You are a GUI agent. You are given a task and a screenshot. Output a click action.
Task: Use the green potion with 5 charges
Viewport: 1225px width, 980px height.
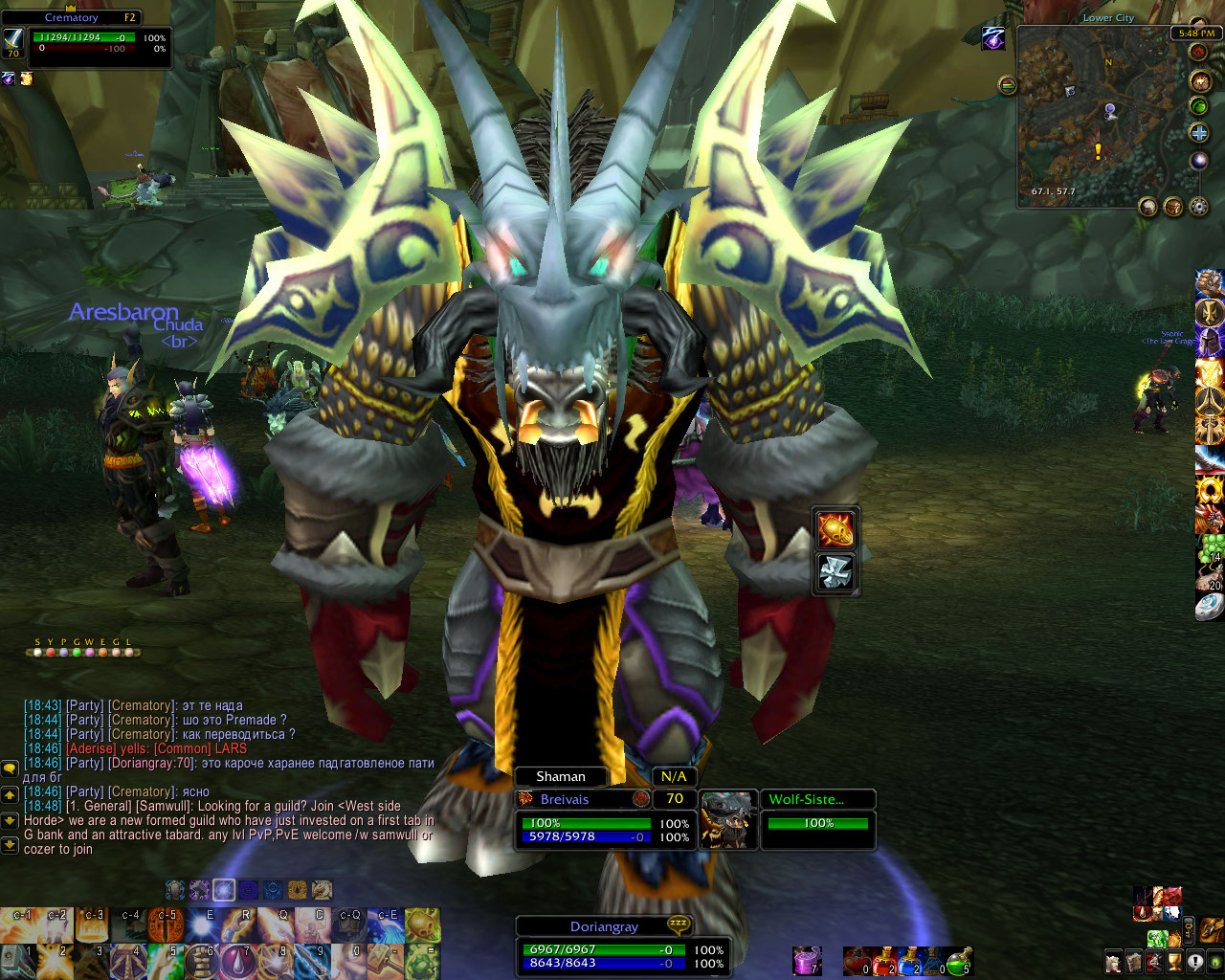point(959,961)
